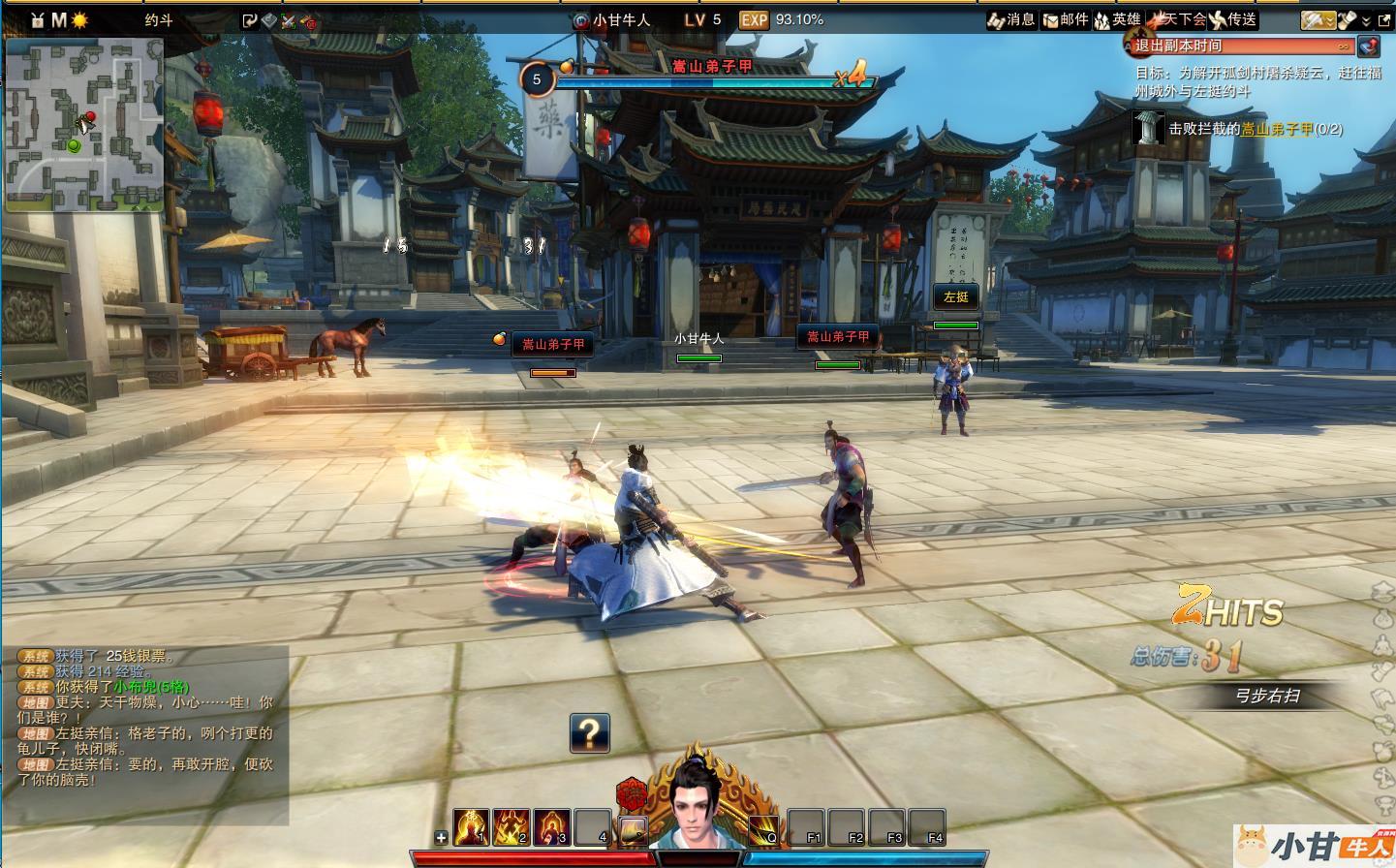Activate the skill in hotbar slot 1

(x=471, y=826)
